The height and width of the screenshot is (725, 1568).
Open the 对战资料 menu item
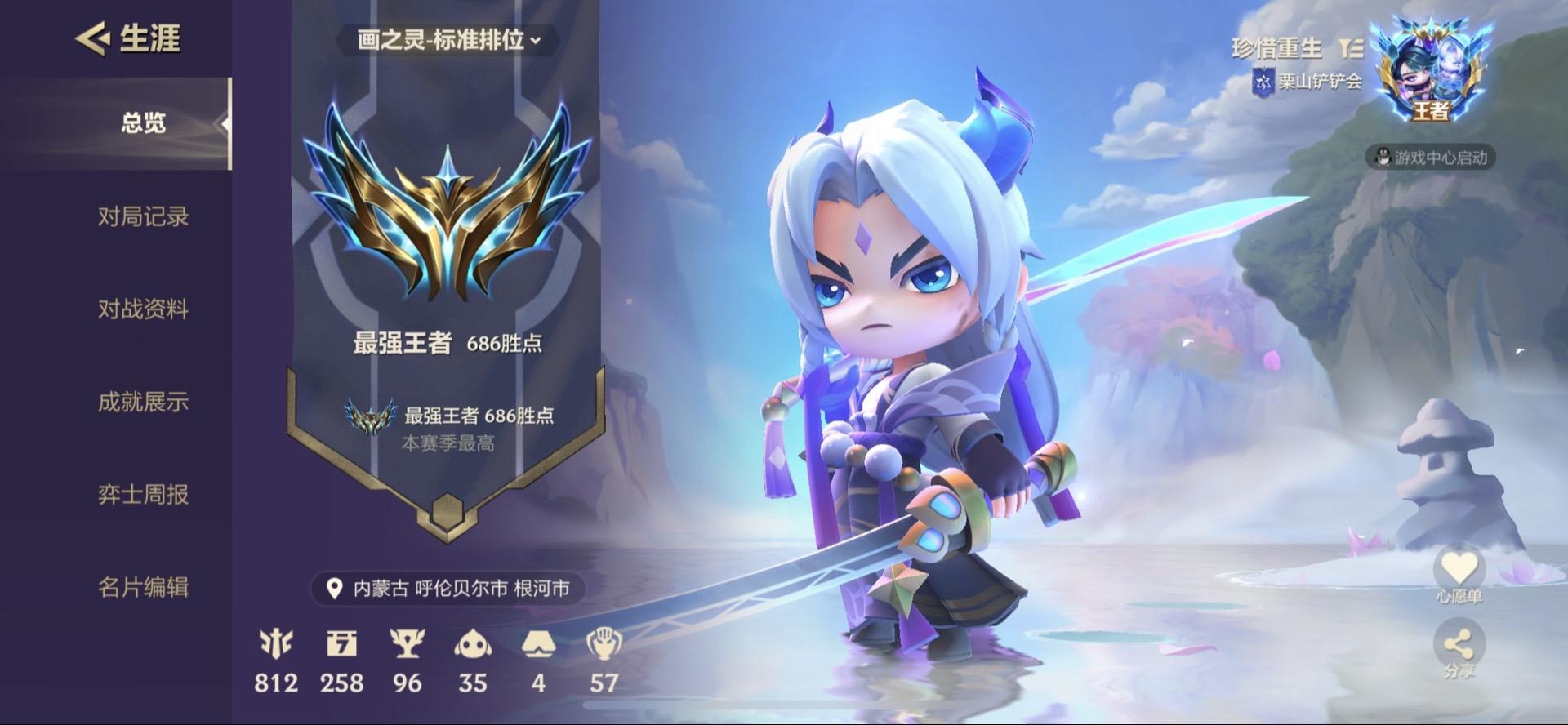143,310
